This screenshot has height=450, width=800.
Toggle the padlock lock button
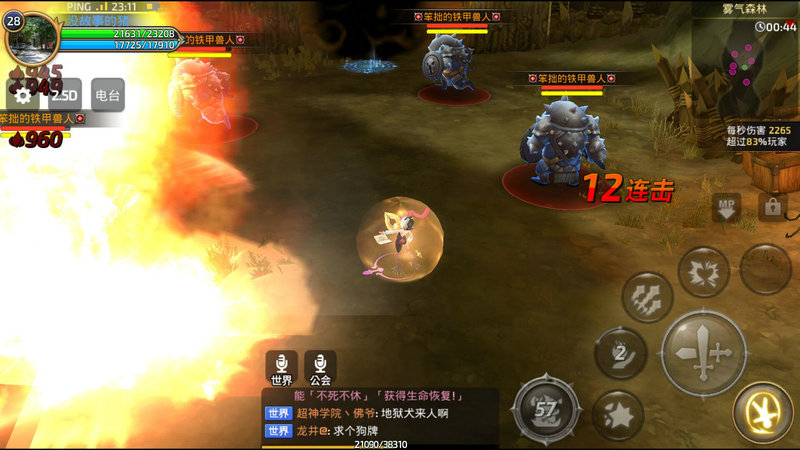pos(772,207)
